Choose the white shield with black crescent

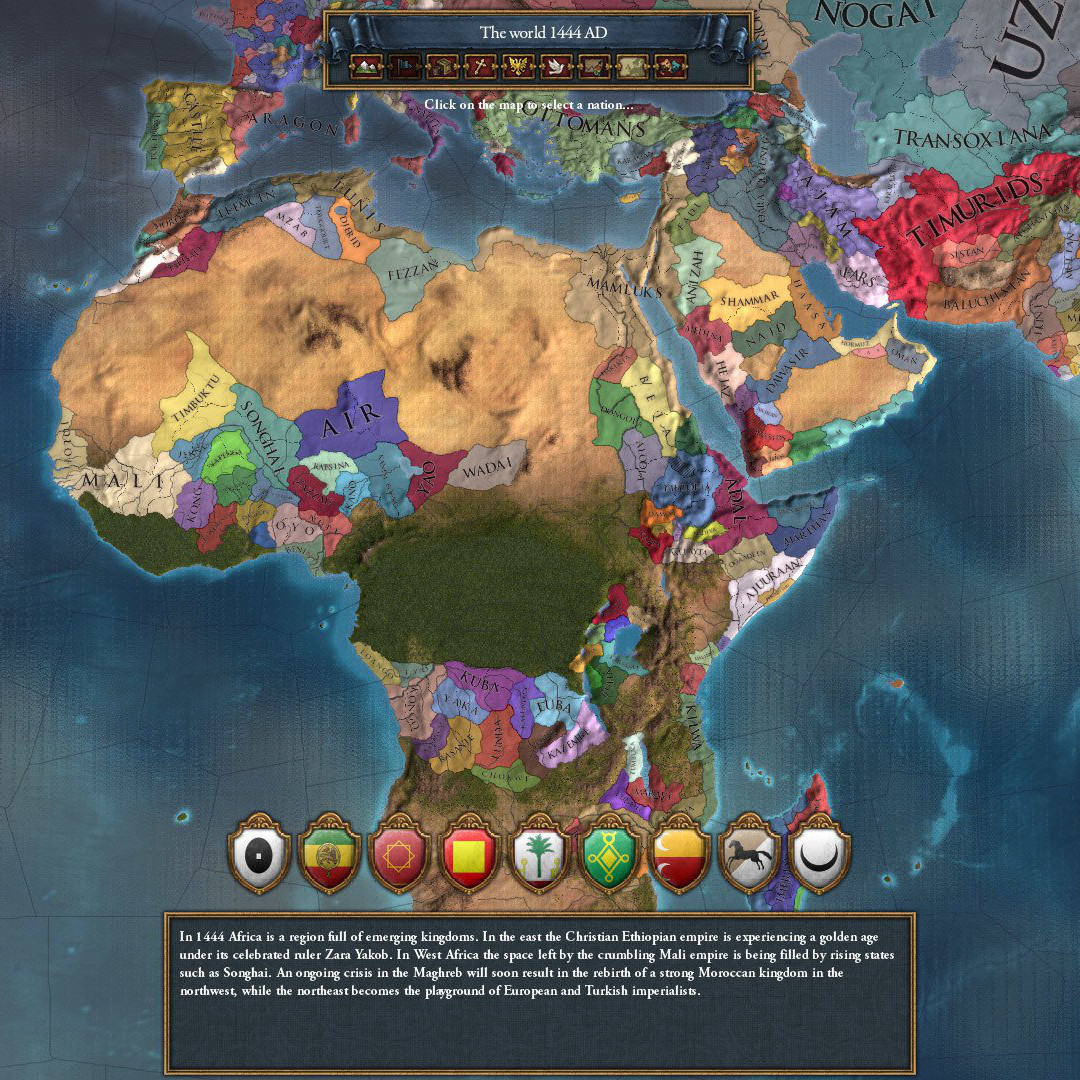[820, 856]
